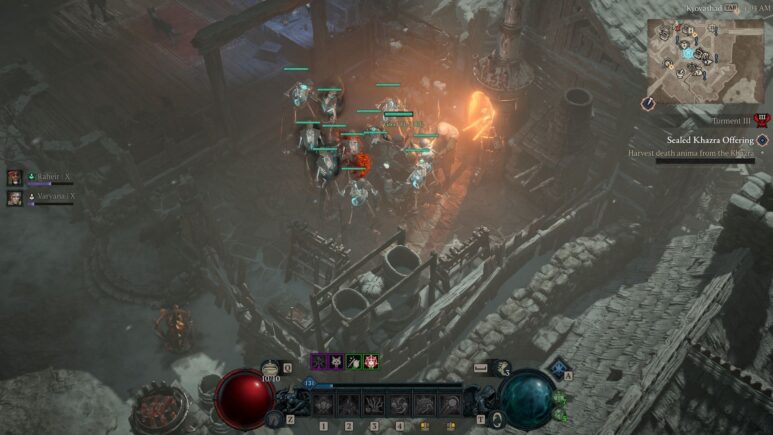The height and width of the screenshot is (435, 773).
Task: Click the green-bordered hand buff icon
Action: [x=353, y=362]
